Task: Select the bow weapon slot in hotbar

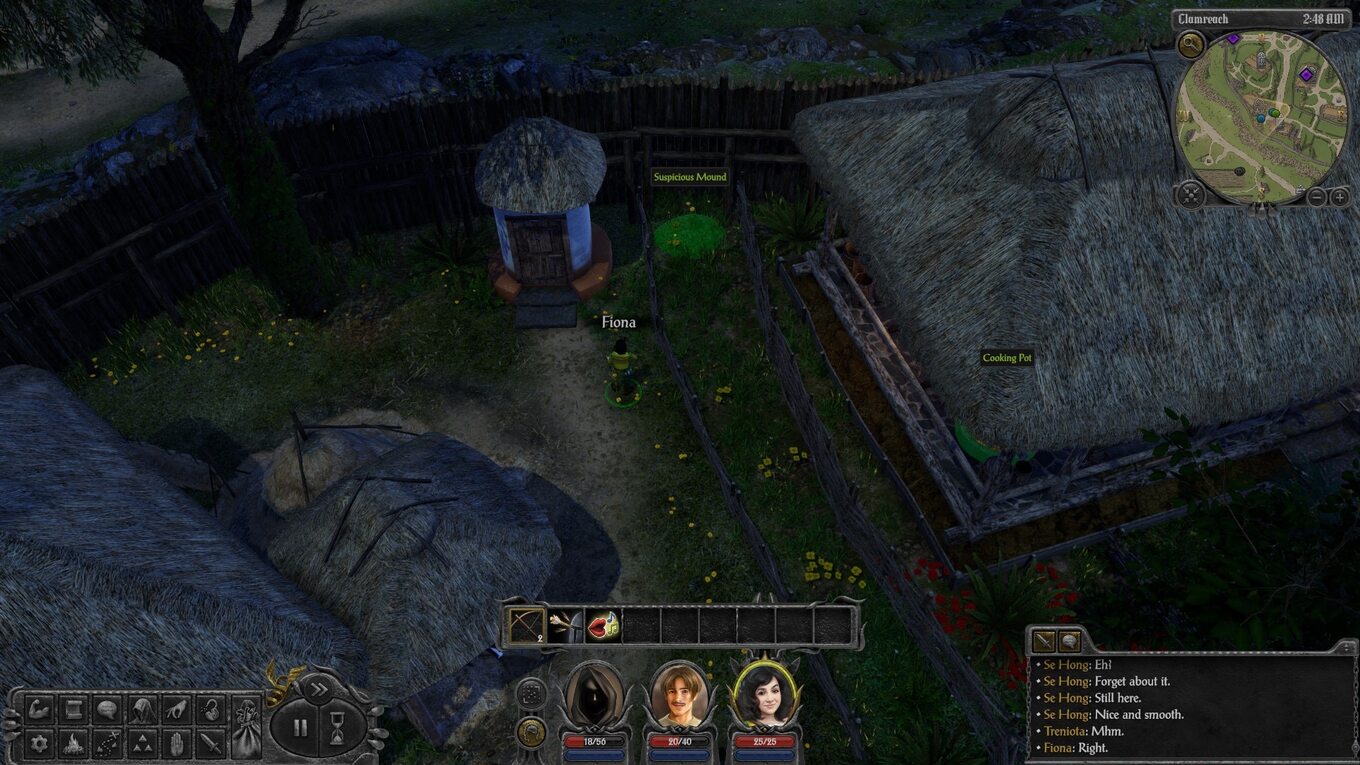Action: pyautogui.click(x=527, y=626)
